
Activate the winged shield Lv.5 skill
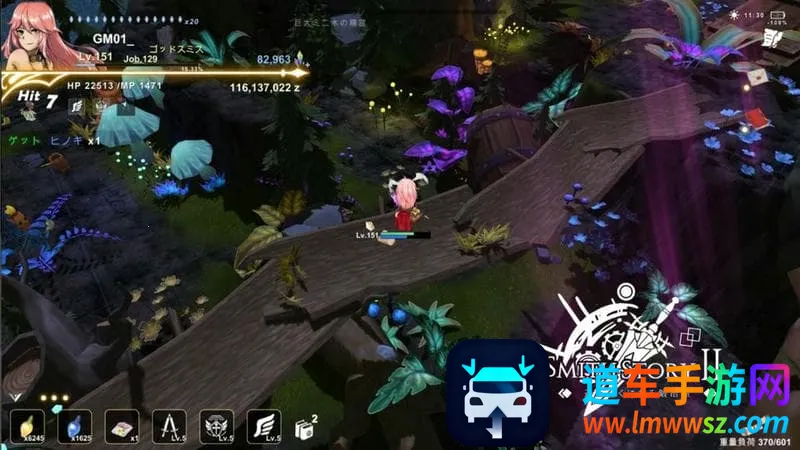(x=216, y=427)
